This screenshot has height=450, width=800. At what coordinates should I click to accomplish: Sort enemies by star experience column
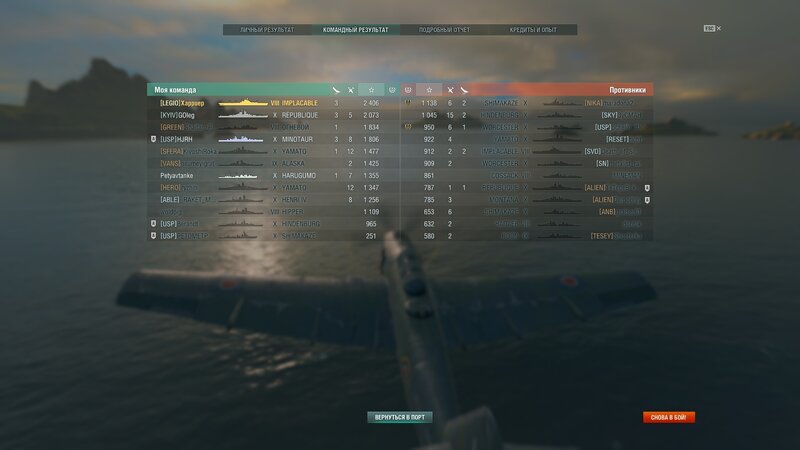[429, 90]
